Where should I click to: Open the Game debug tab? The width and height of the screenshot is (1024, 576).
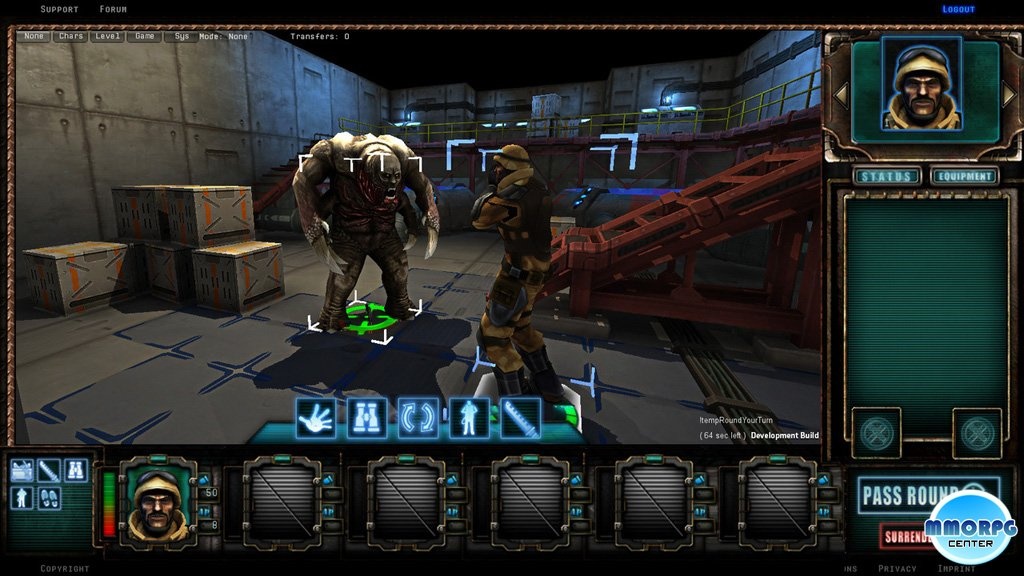click(145, 36)
